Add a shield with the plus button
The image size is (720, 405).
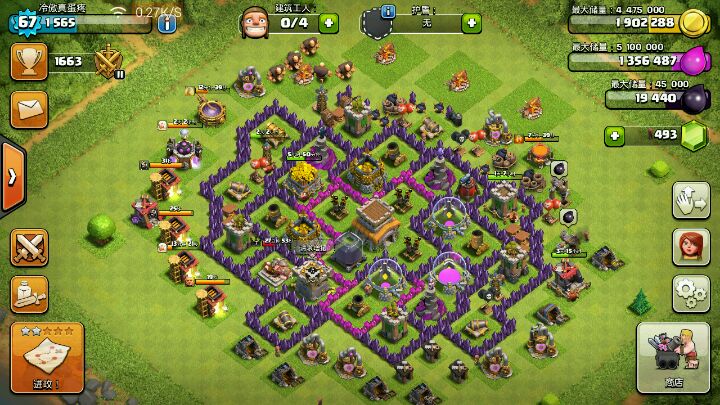pos(471,22)
